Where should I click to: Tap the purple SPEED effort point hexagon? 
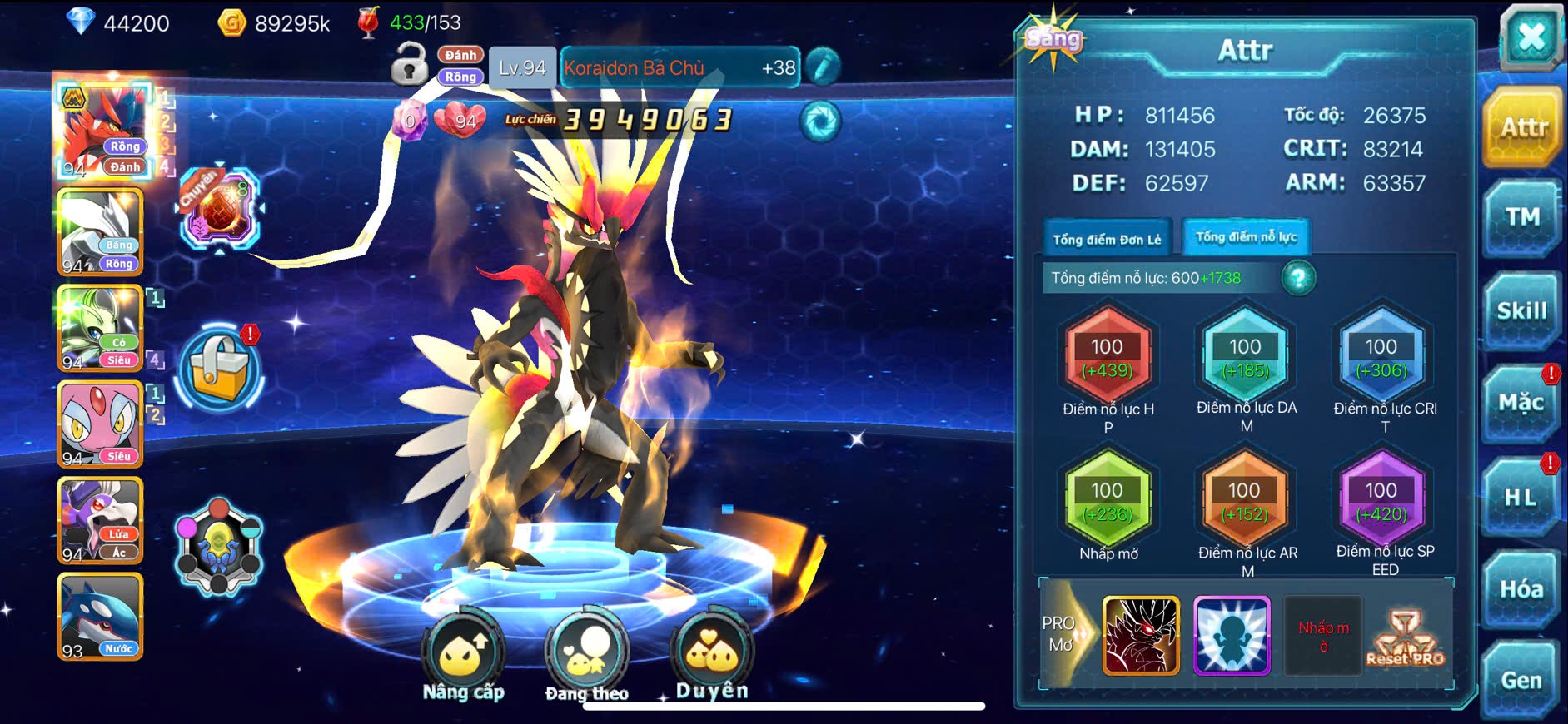[1381, 501]
